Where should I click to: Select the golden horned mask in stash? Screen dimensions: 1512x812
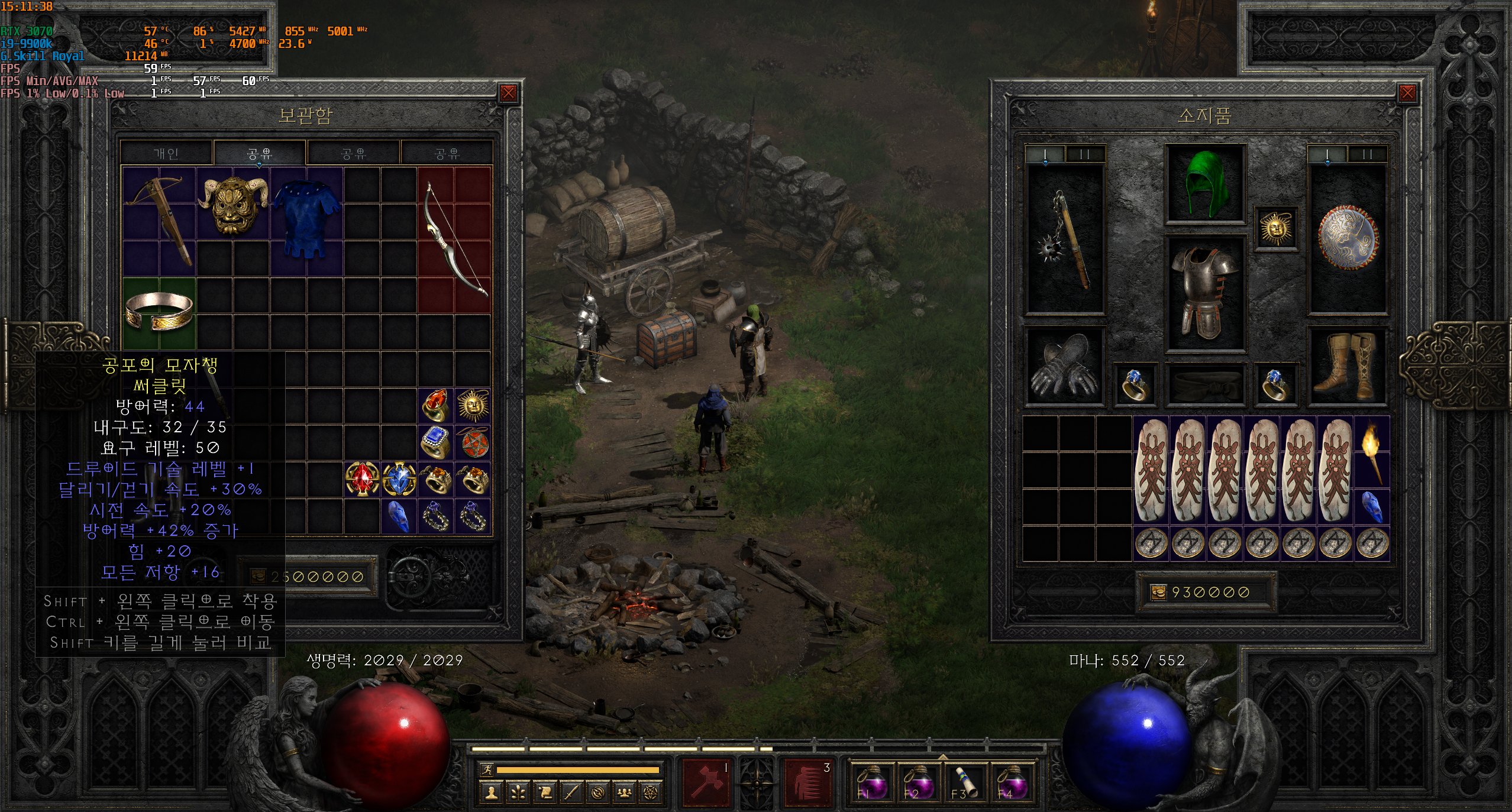[233, 205]
